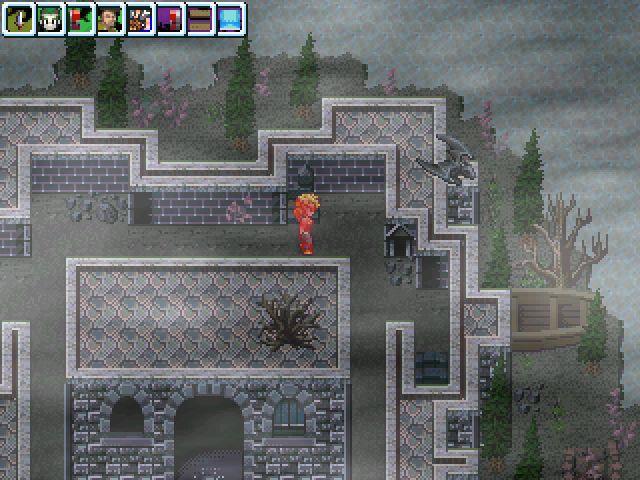Select the green-haired character portrait
This screenshot has width=640, height=480.
pos(49,18)
